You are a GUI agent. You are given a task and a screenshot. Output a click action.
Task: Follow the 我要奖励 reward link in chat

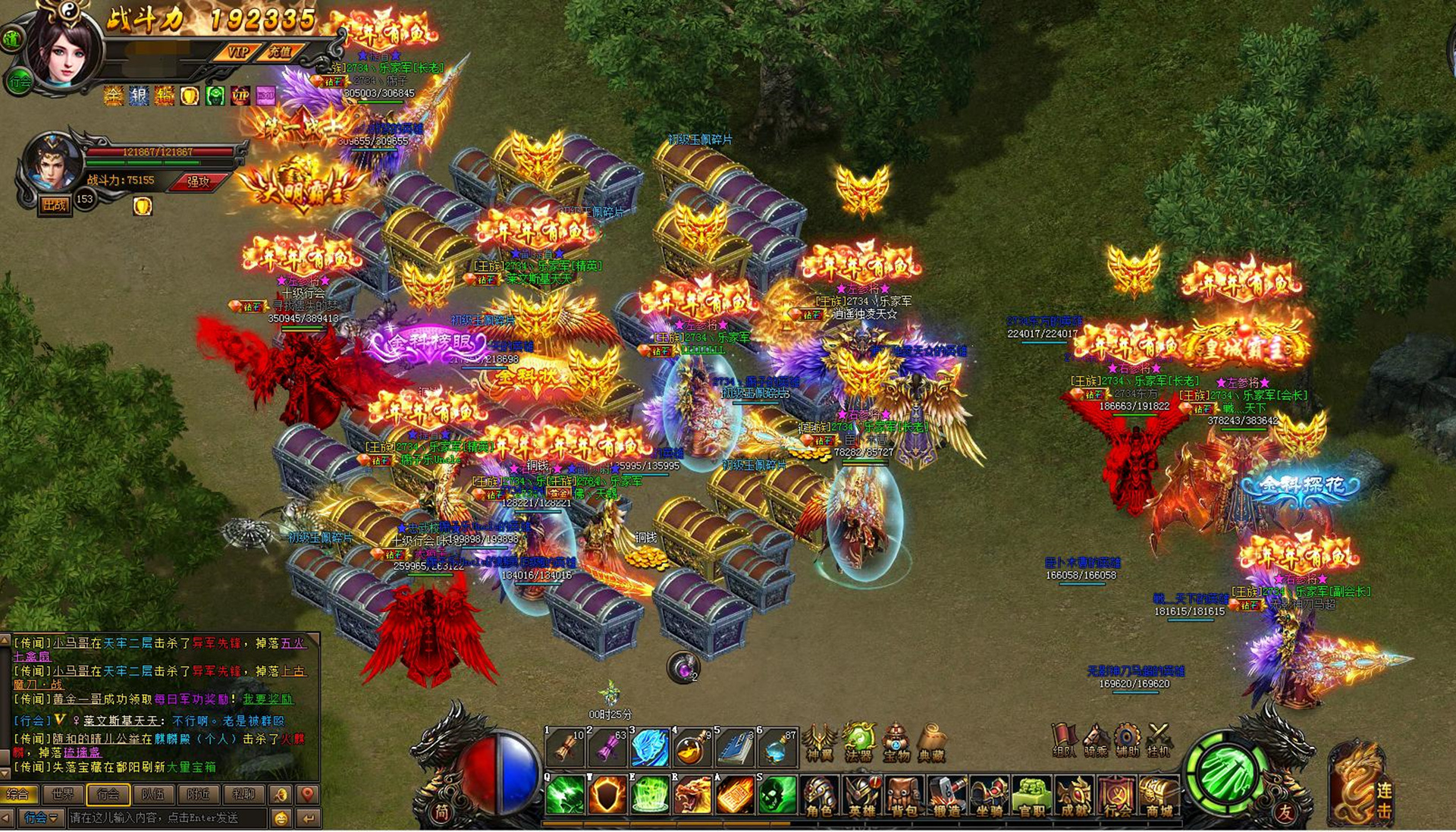tap(268, 699)
